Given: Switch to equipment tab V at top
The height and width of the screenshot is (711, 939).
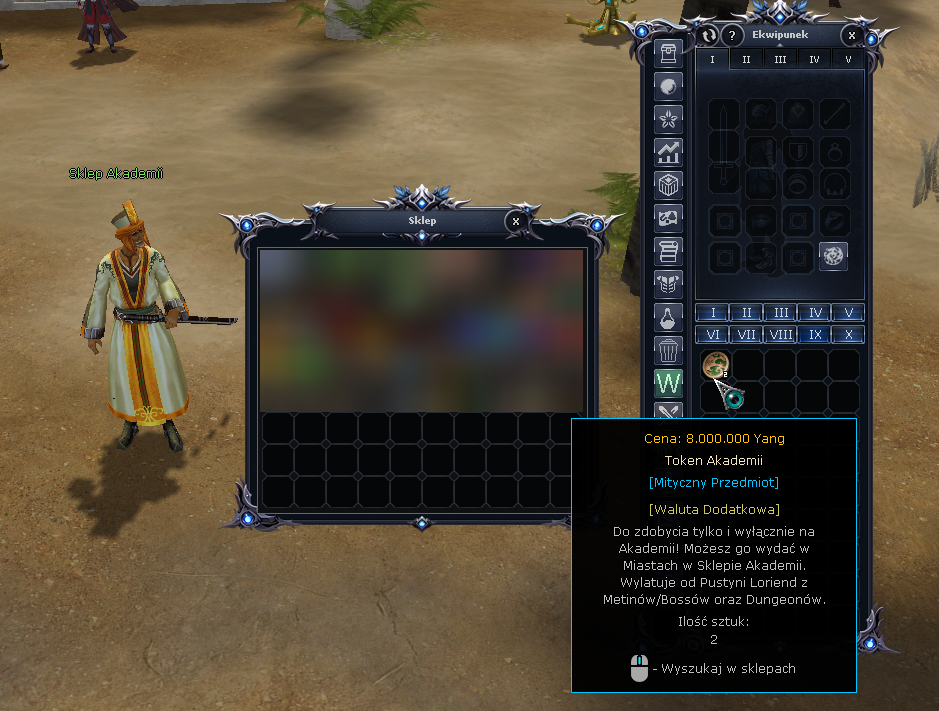Looking at the screenshot, I should tap(848, 59).
